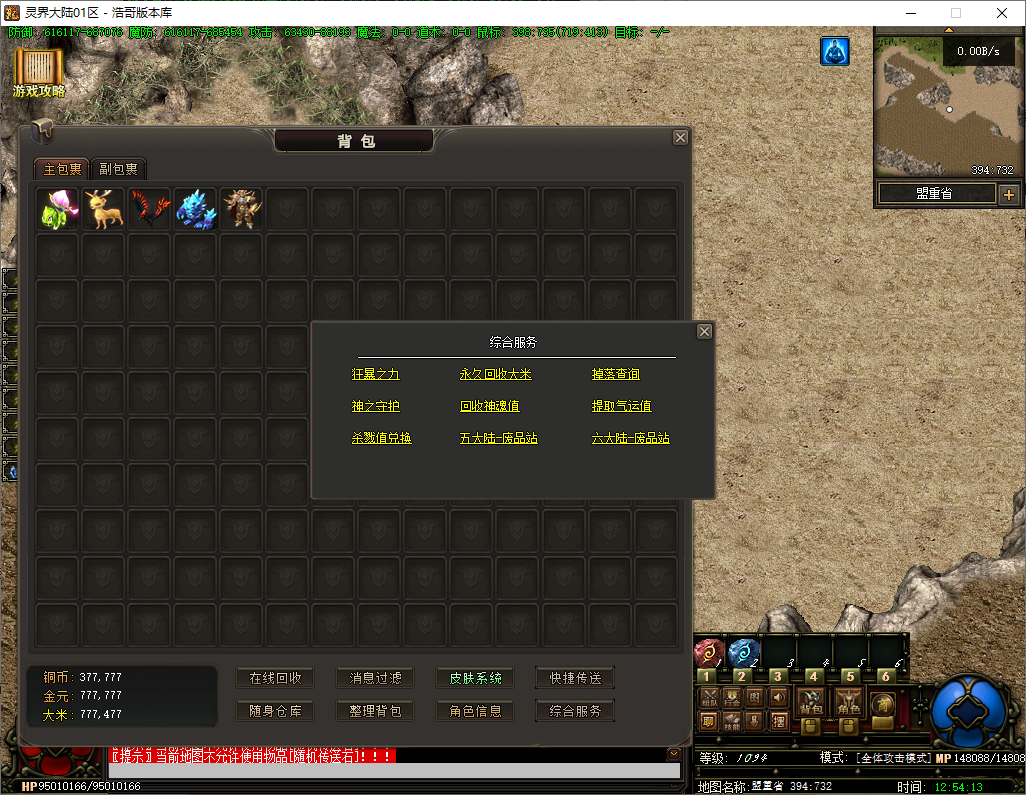Click the 五大陆-废品站 link
Image resolution: width=1026 pixels, height=795 pixels.
(499, 438)
